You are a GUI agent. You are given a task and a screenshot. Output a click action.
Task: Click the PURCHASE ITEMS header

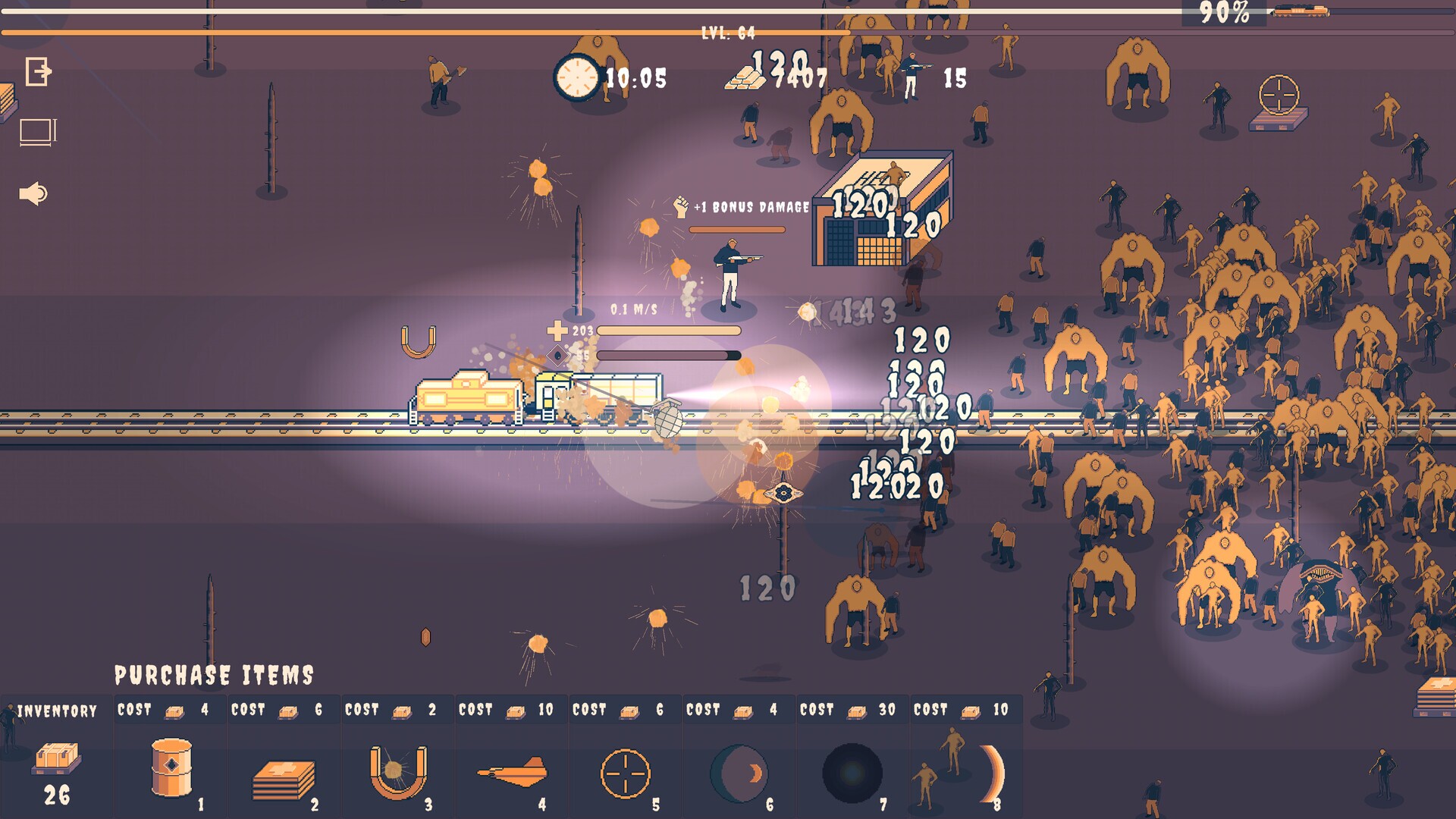coord(215,673)
